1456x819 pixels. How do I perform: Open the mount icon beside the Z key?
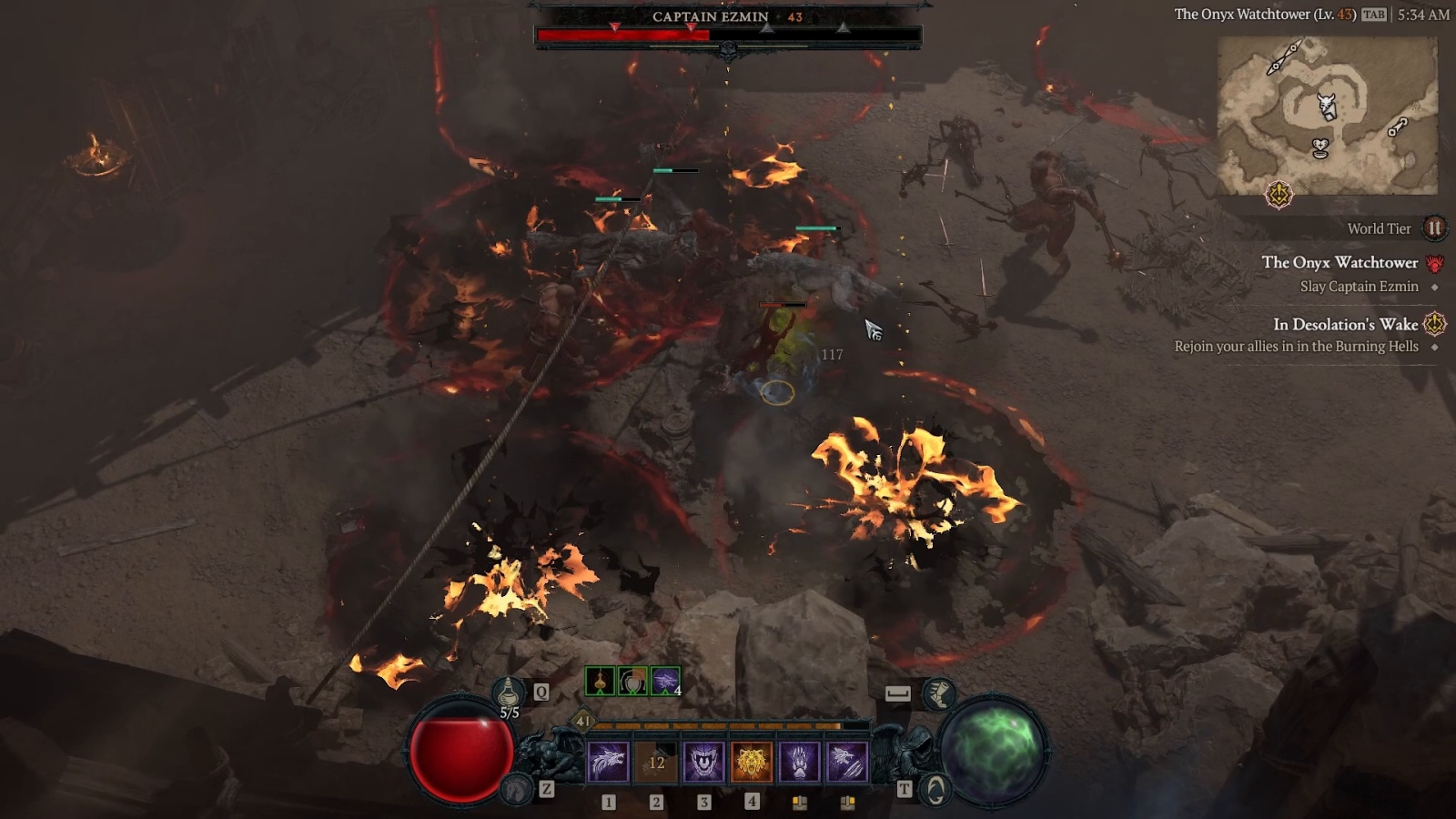517,791
